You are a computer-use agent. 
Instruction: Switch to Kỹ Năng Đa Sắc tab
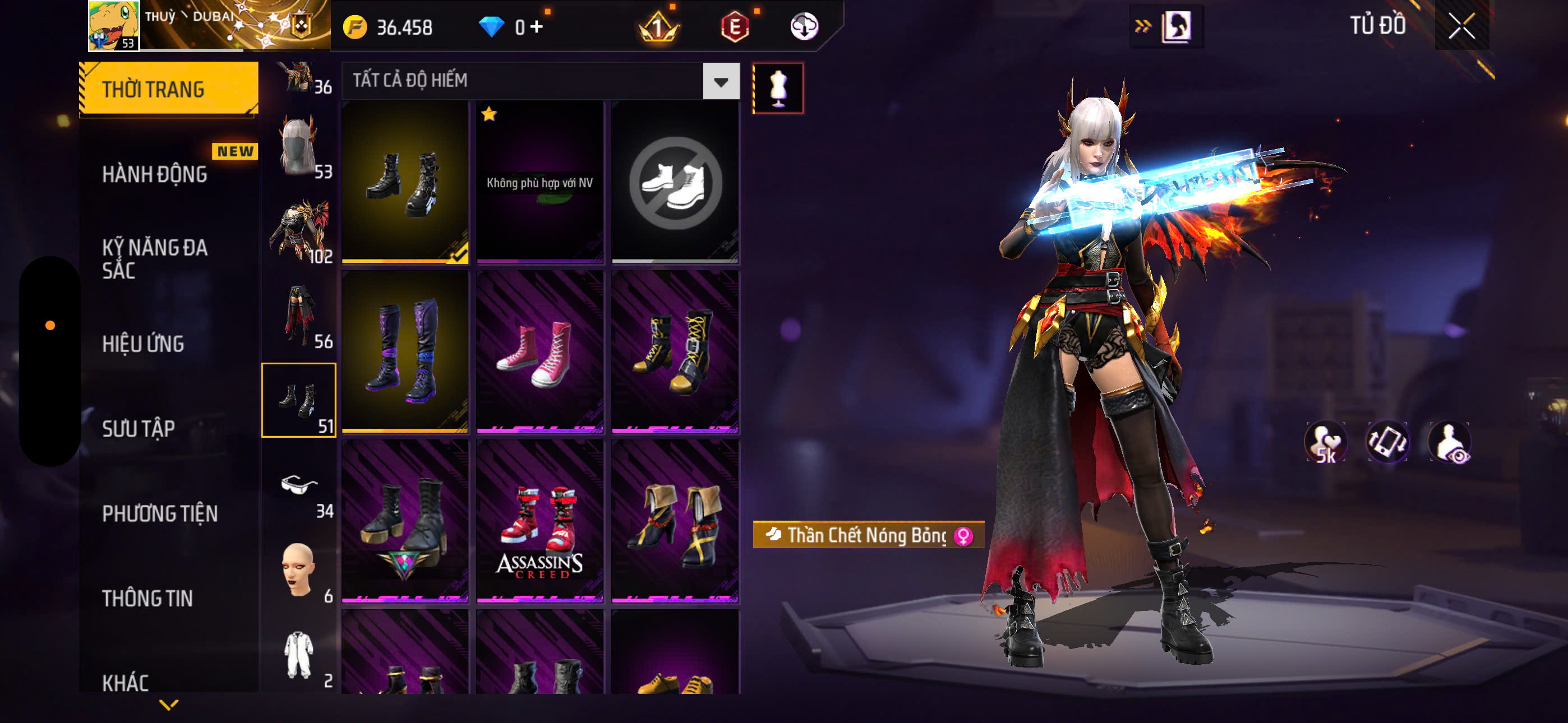[x=155, y=258]
